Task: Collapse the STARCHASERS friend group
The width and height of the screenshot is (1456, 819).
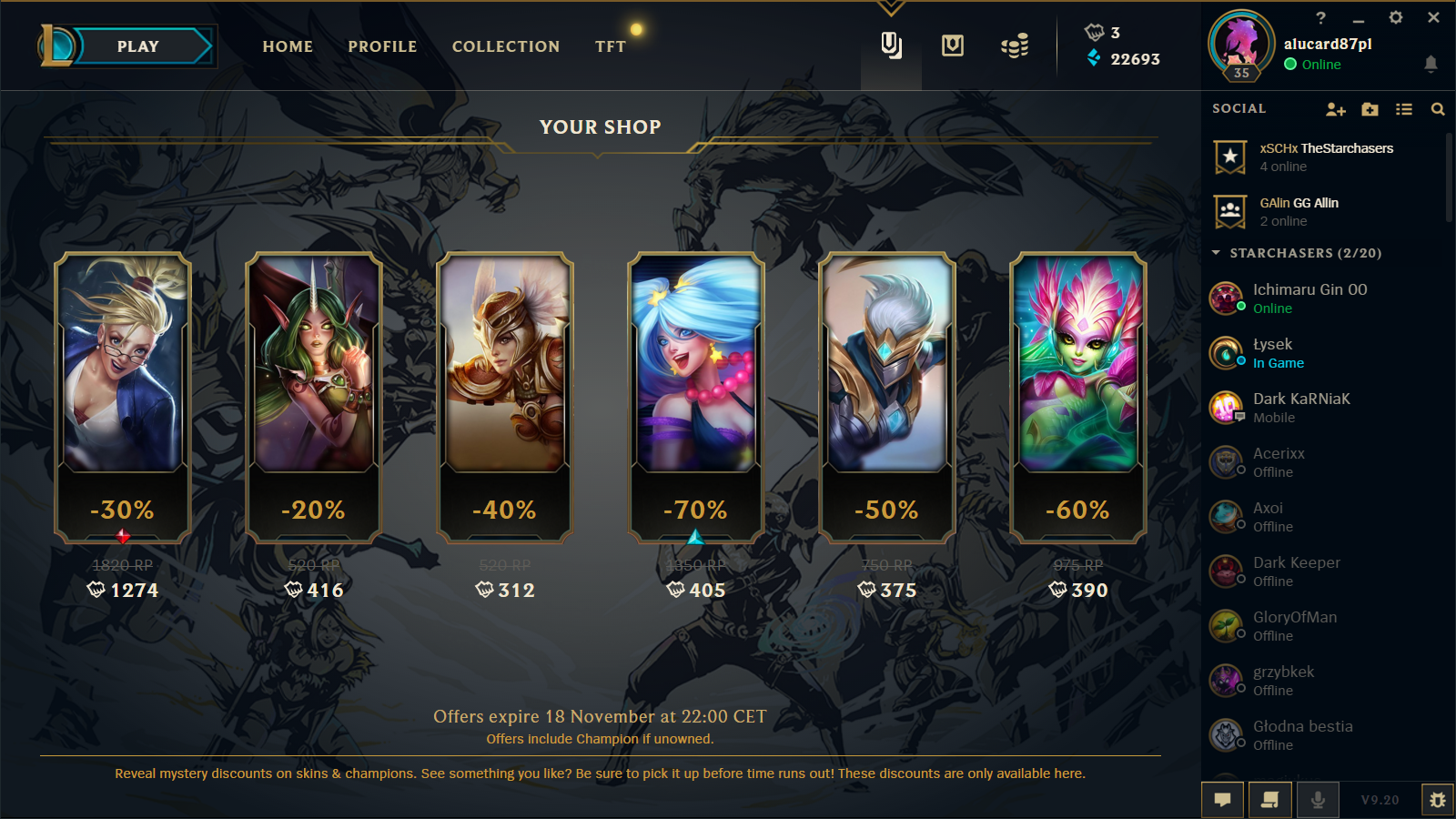Action: click(1217, 253)
